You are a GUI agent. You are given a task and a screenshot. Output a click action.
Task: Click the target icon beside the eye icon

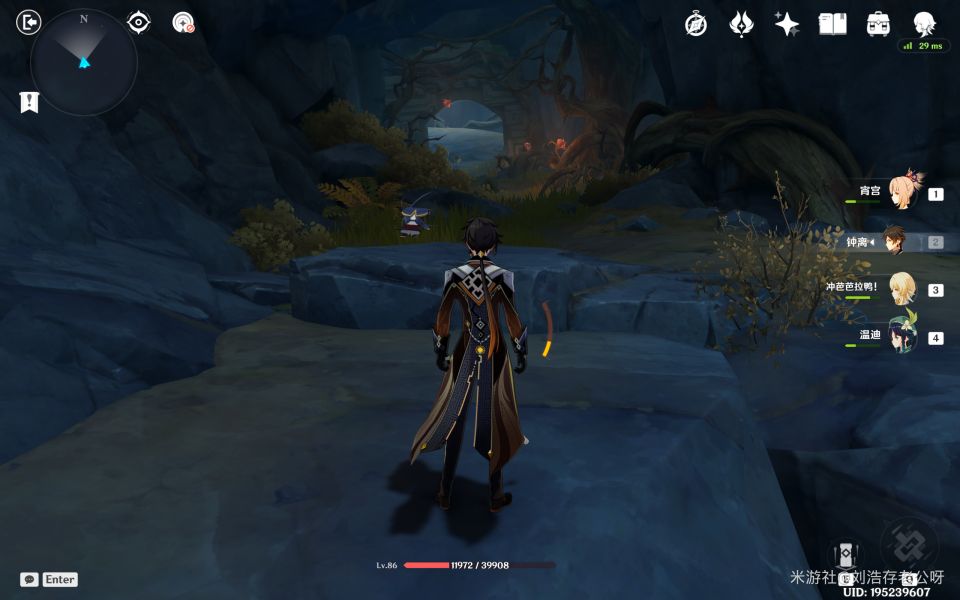(x=183, y=22)
